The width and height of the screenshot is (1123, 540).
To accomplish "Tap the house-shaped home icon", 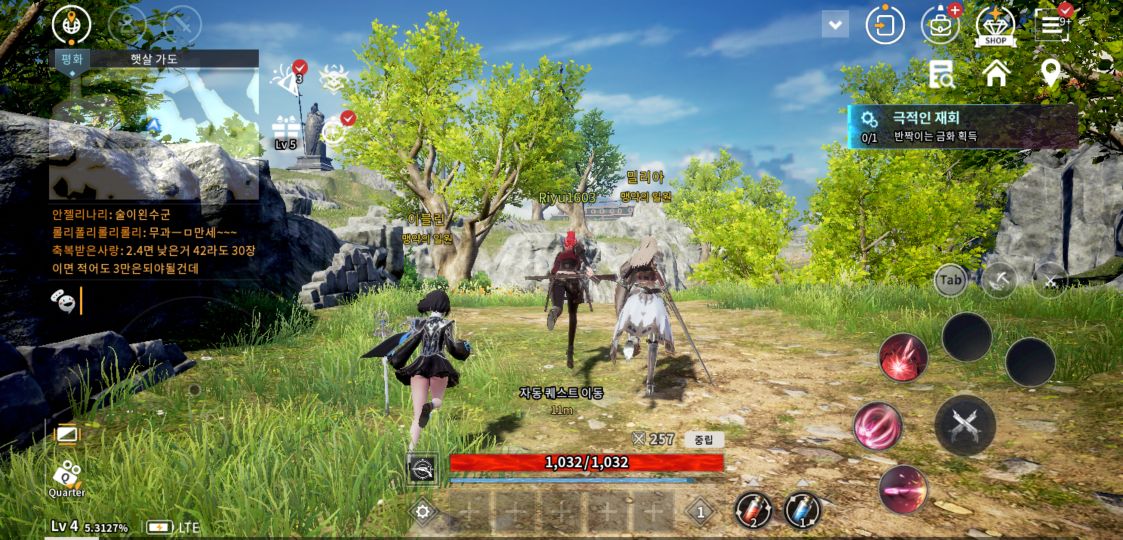I will point(996,73).
